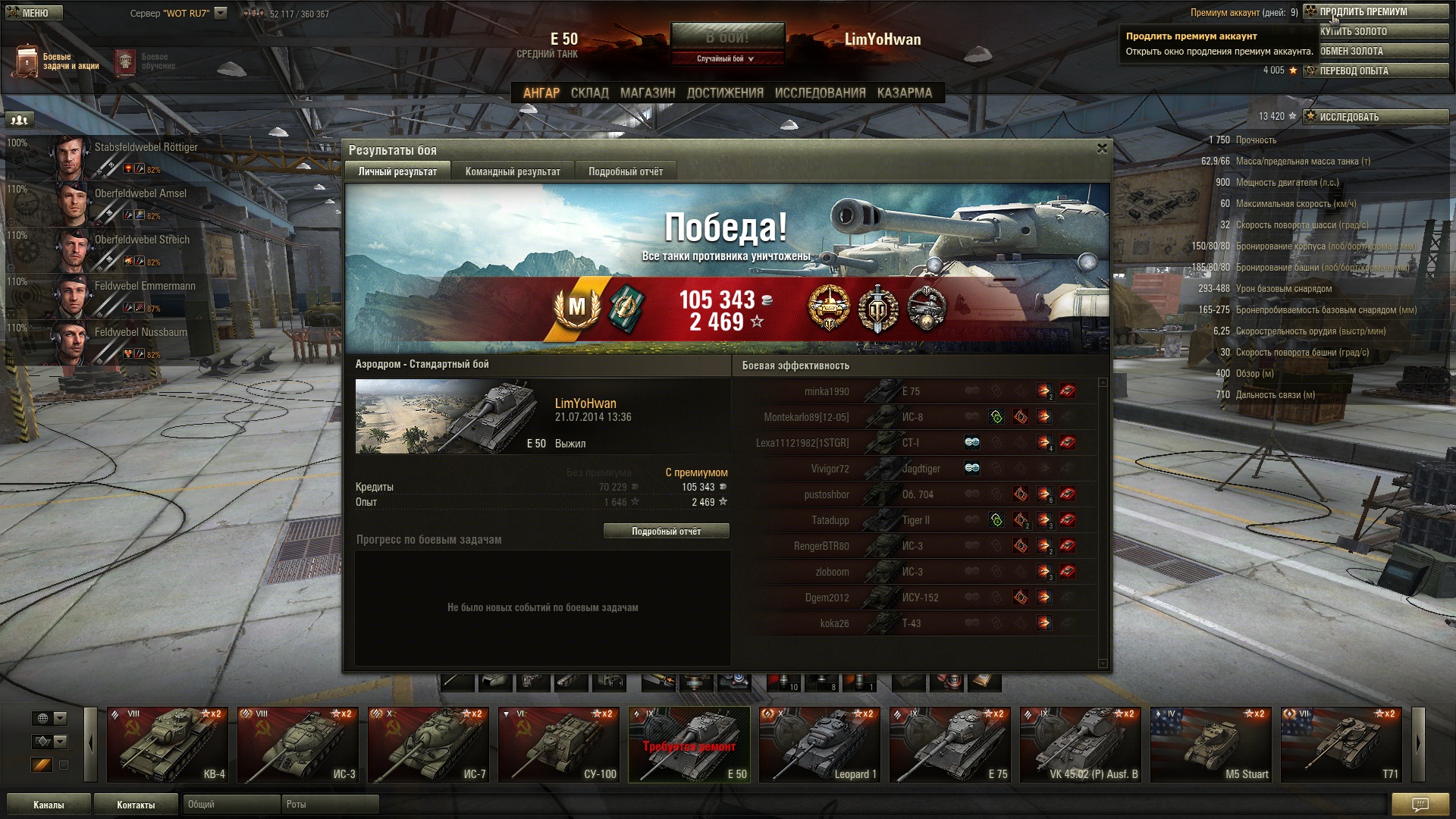Switch to ИССЛЕДОВАНИЯ section
The height and width of the screenshot is (819, 1456).
pyautogui.click(x=820, y=93)
